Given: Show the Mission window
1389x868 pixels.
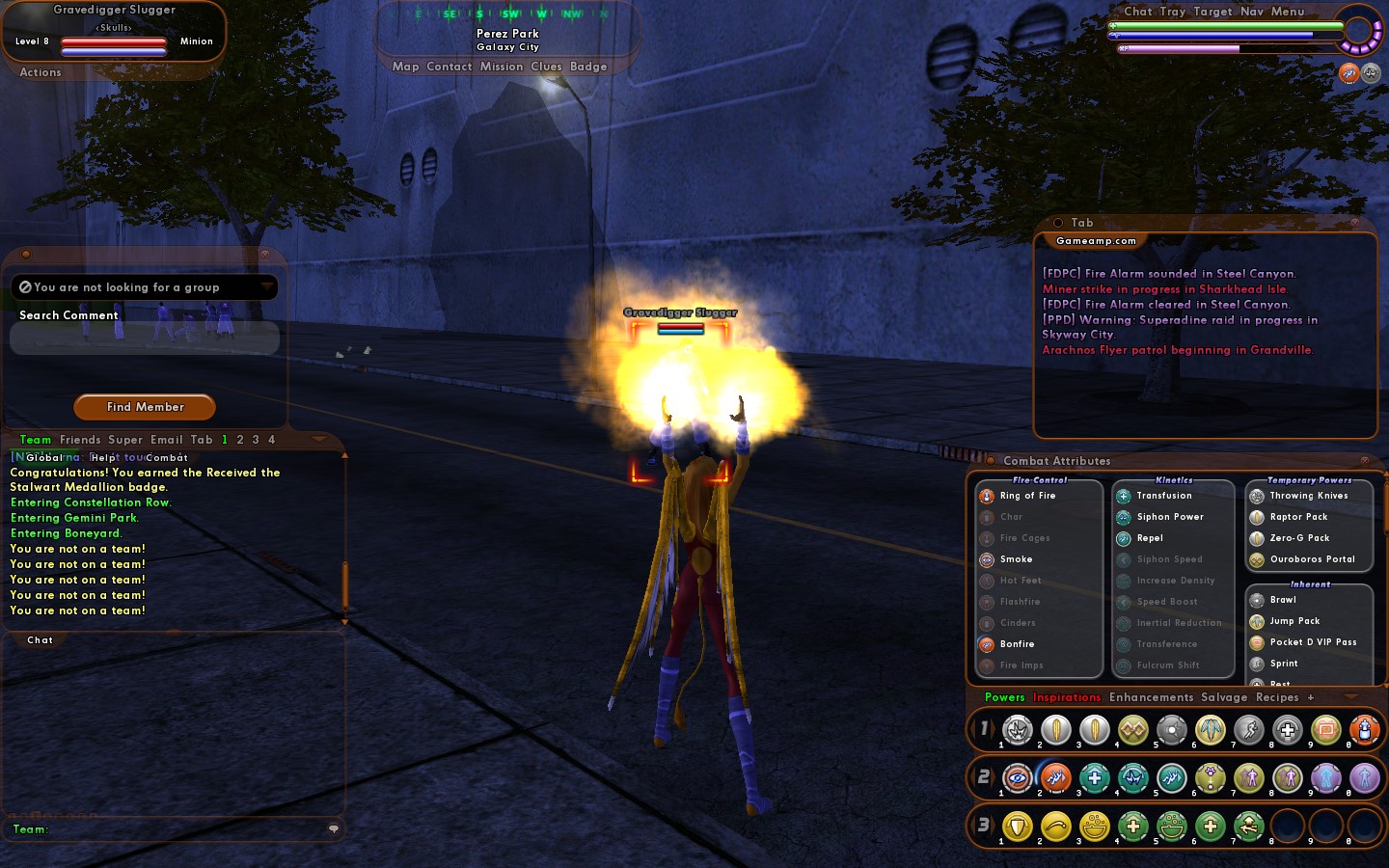Looking at the screenshot, I should (x=501, y=67).
